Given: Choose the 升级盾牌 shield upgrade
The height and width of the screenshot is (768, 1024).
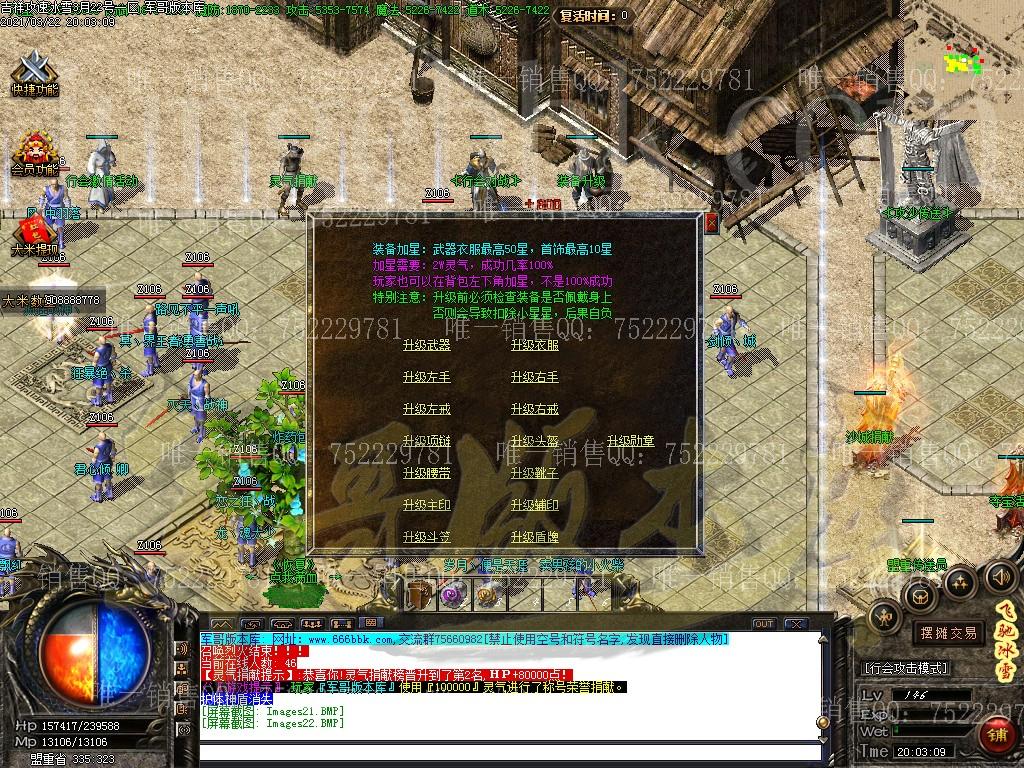Looking at the screenshot, I should [534, 537].
